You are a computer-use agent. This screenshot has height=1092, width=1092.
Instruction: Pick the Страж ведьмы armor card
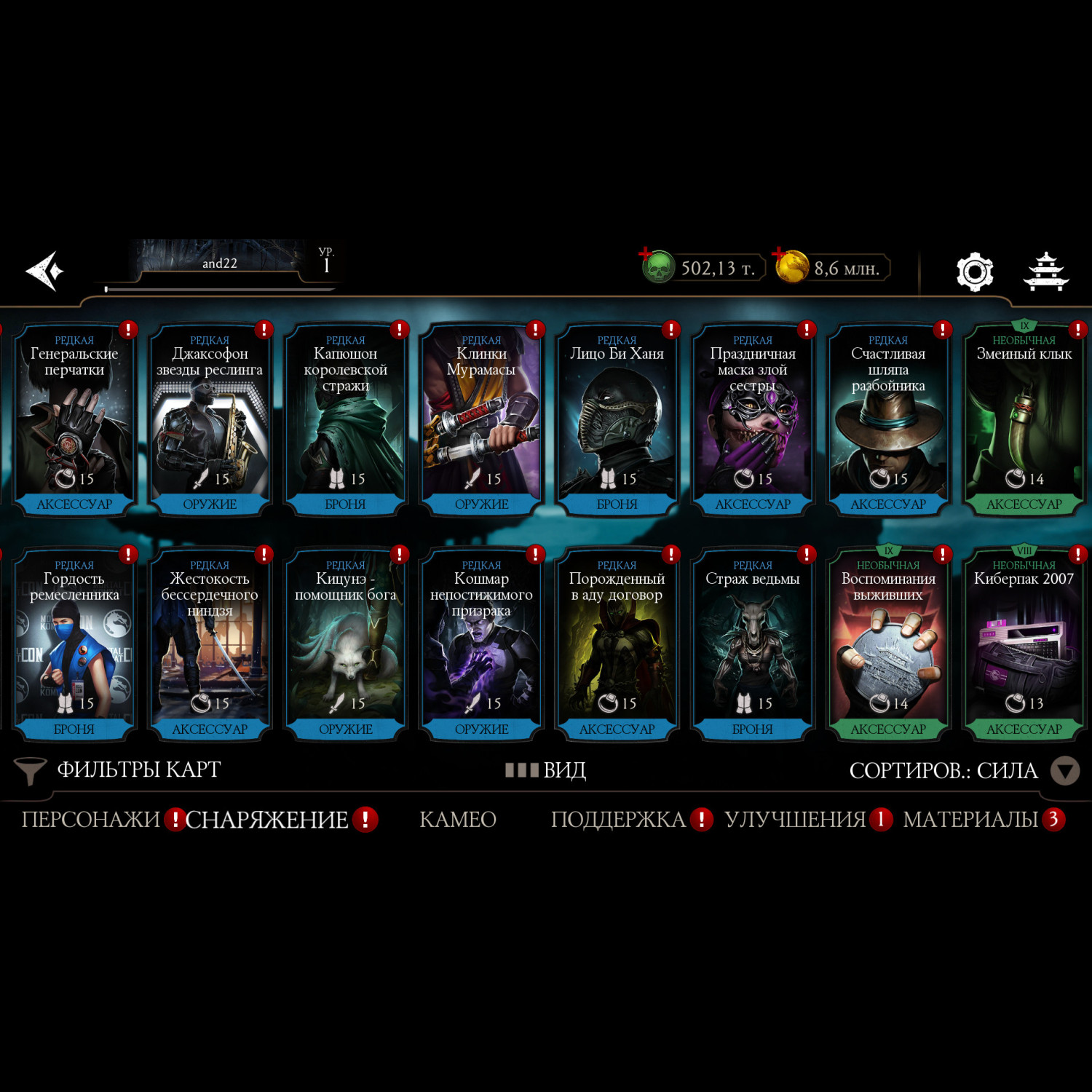753,646
